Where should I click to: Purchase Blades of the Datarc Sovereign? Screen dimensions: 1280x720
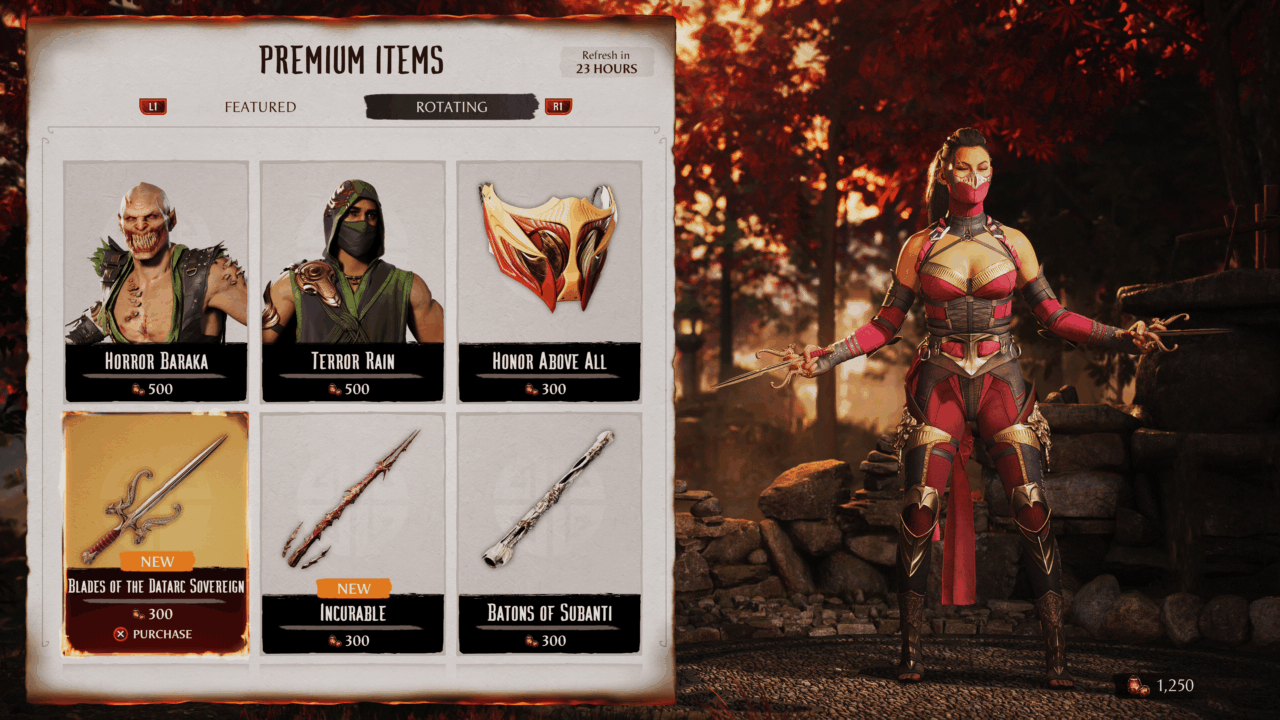coord(156,634)
